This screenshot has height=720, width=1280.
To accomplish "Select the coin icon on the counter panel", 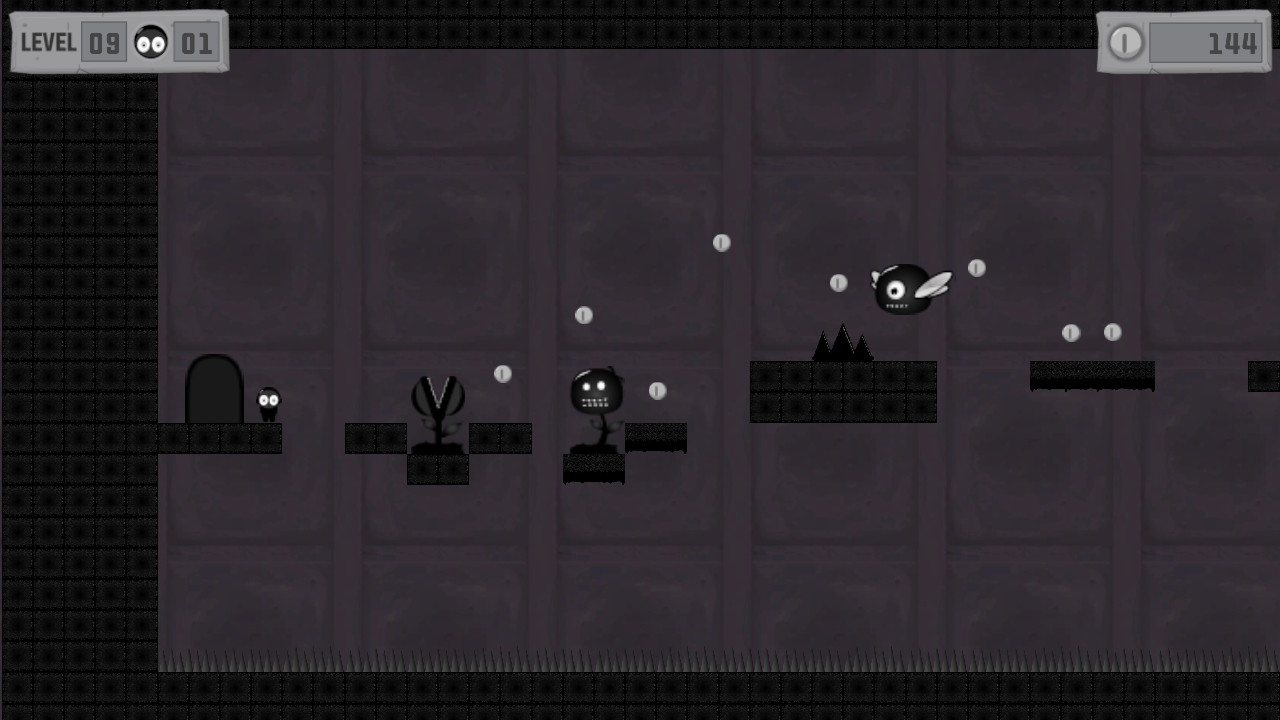I will (1125, 43).
